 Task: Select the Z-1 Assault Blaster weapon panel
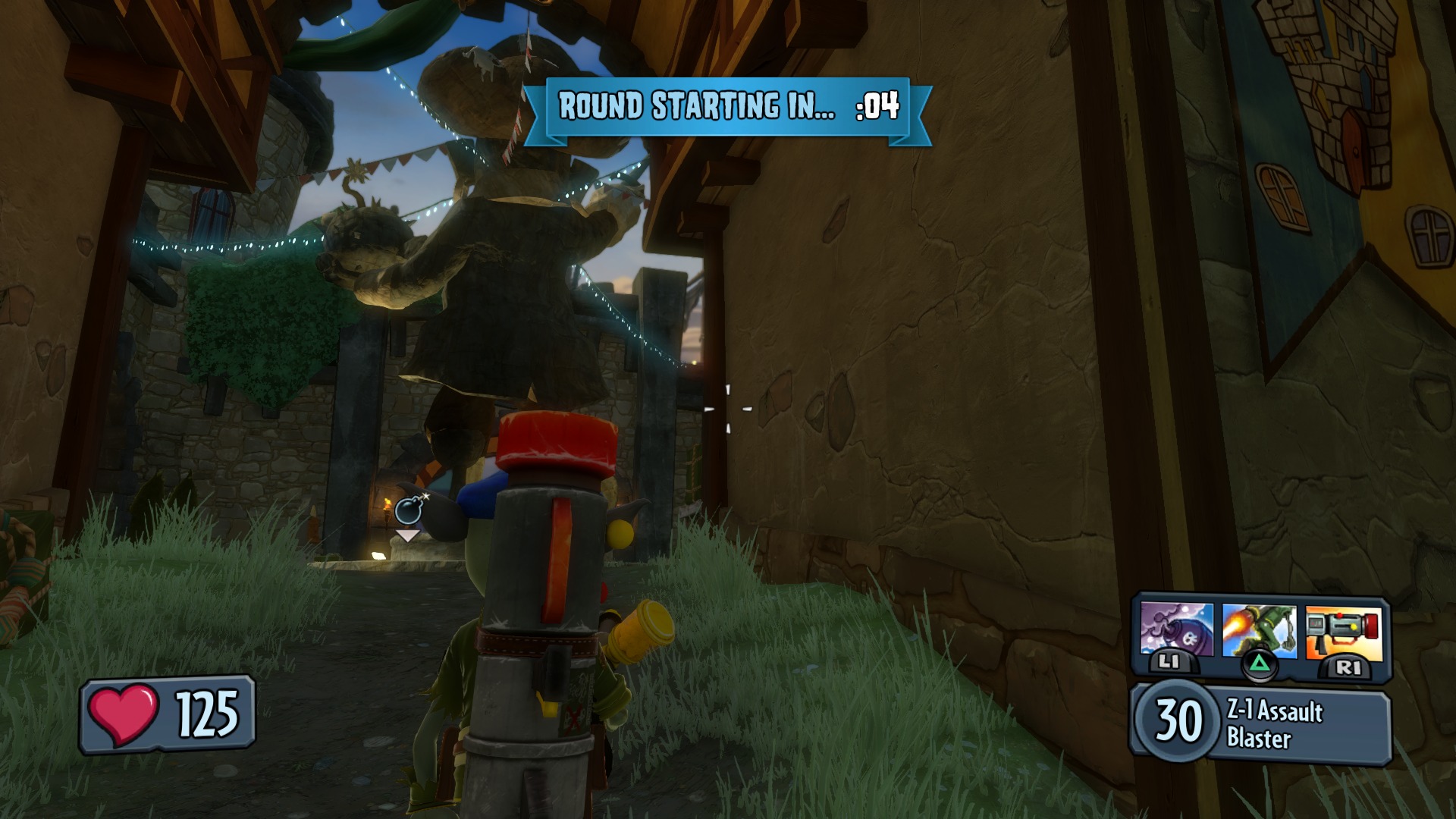point(1260,723)
